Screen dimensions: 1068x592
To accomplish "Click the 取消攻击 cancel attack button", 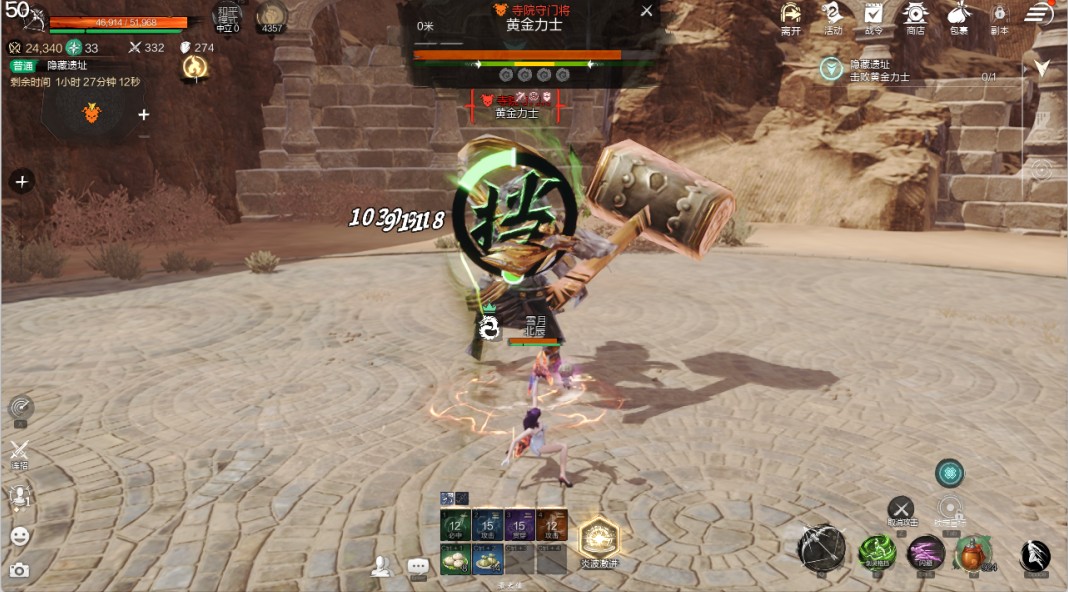I will (901, 508).
